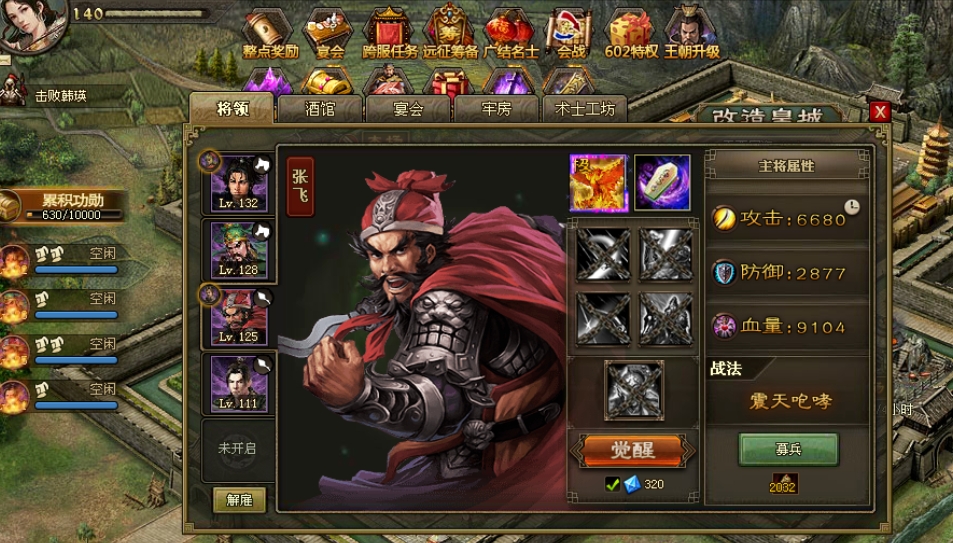Click the player avatar portrait
The image size is (953, 543).
(32, 24)
